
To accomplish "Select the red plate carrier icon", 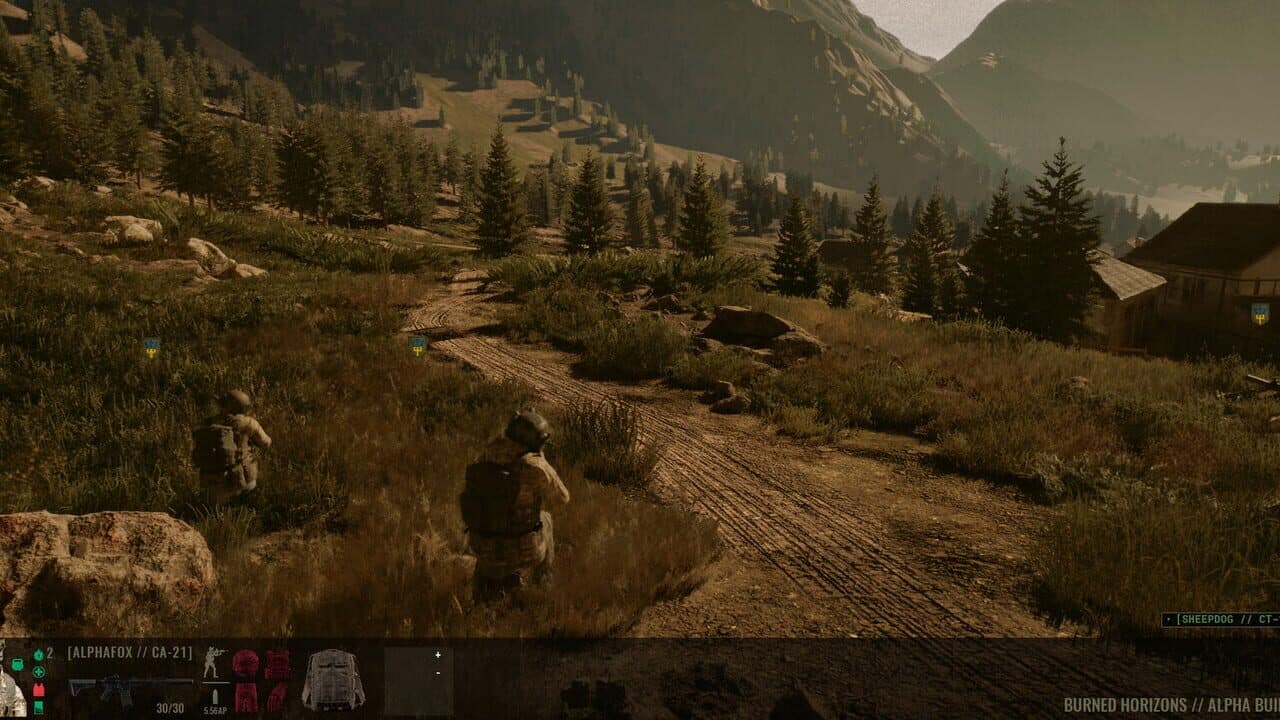I will pyautogui.click(x=278, y=663).
